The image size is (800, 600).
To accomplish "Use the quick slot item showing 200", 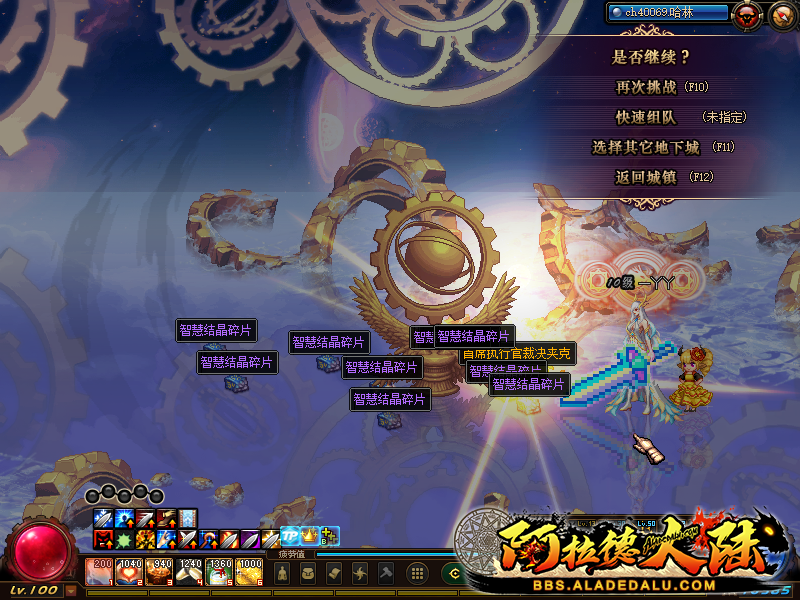I will [x=101, y=572].
